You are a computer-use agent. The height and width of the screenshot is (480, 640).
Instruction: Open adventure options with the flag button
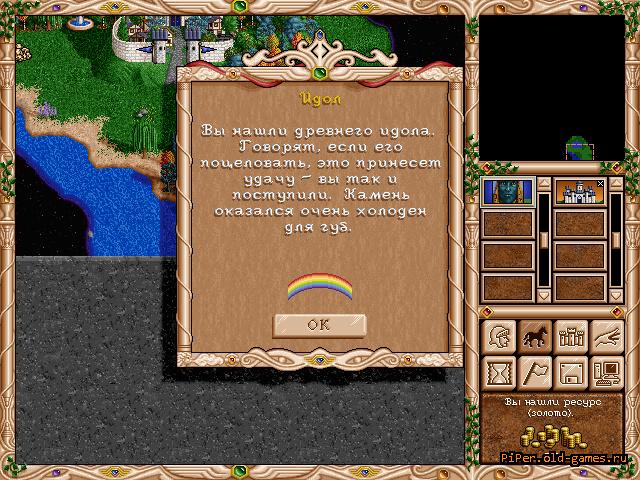(x=533, y=373)
